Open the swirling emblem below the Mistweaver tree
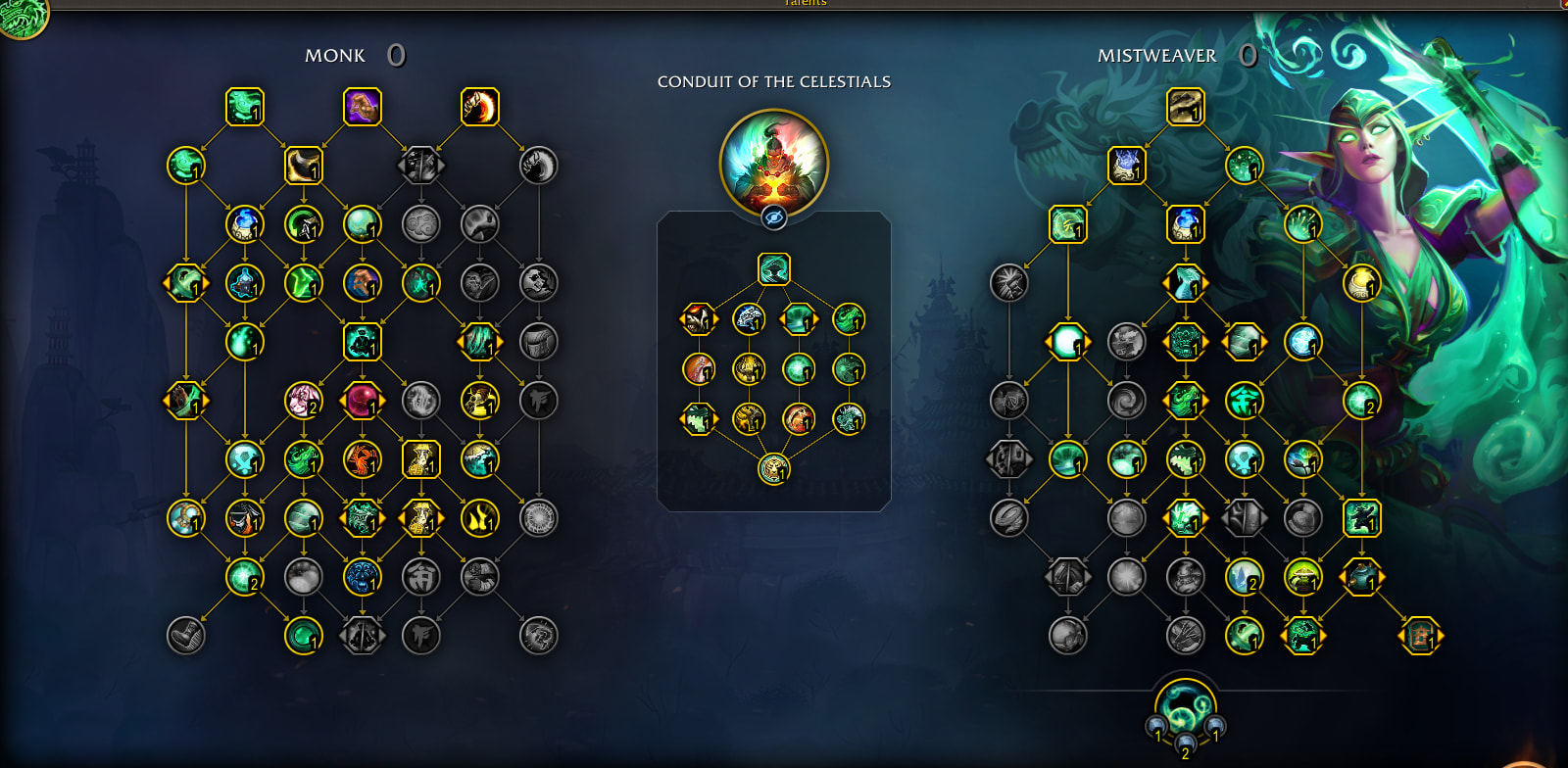1568x768 pixels. pos(1185,708)
